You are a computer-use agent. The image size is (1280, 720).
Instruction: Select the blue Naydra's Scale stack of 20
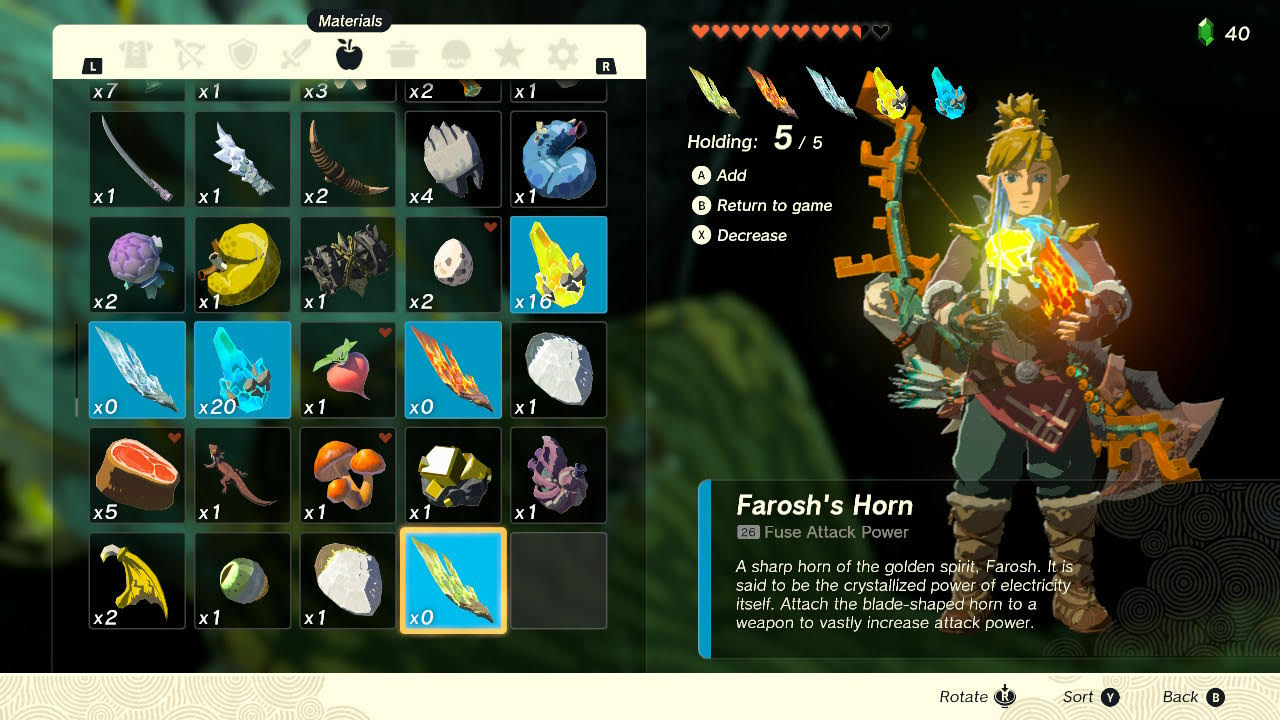coord(242,370)
